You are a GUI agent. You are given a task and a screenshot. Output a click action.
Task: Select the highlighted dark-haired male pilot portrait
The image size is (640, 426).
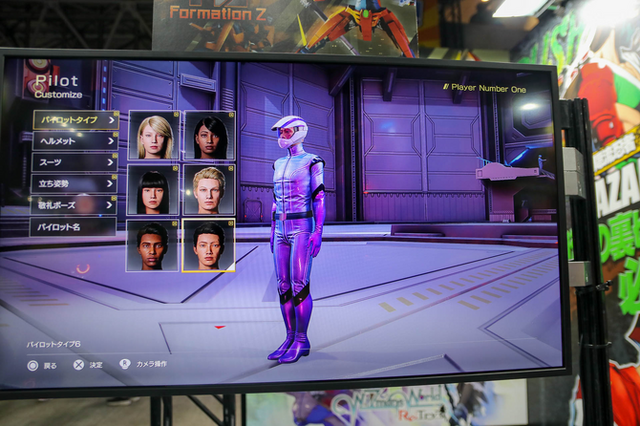(x=208, y=245)
